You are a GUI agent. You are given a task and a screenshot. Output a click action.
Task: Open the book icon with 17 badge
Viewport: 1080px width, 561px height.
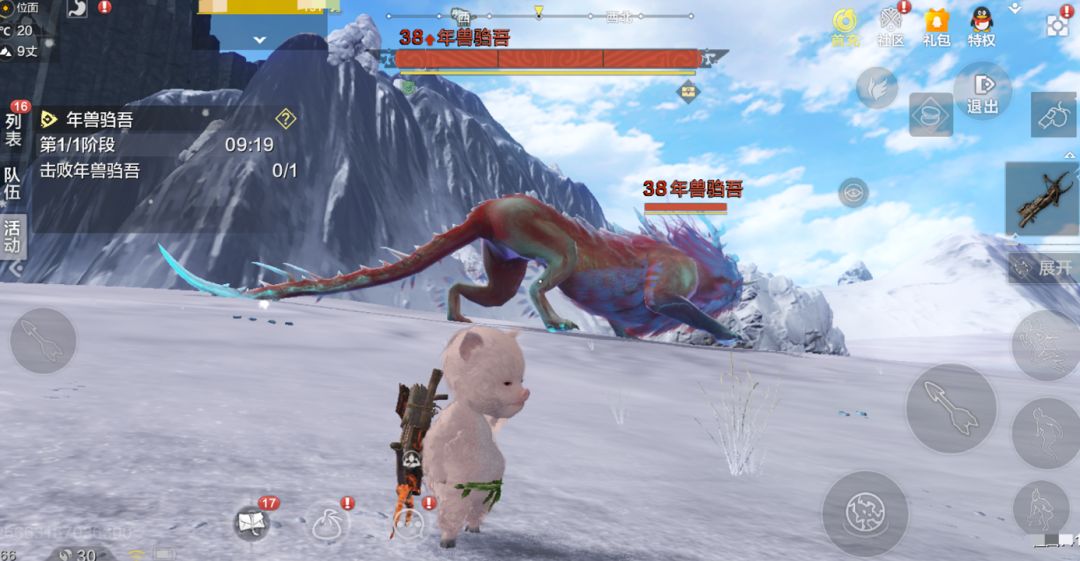(x=251, y=522)
